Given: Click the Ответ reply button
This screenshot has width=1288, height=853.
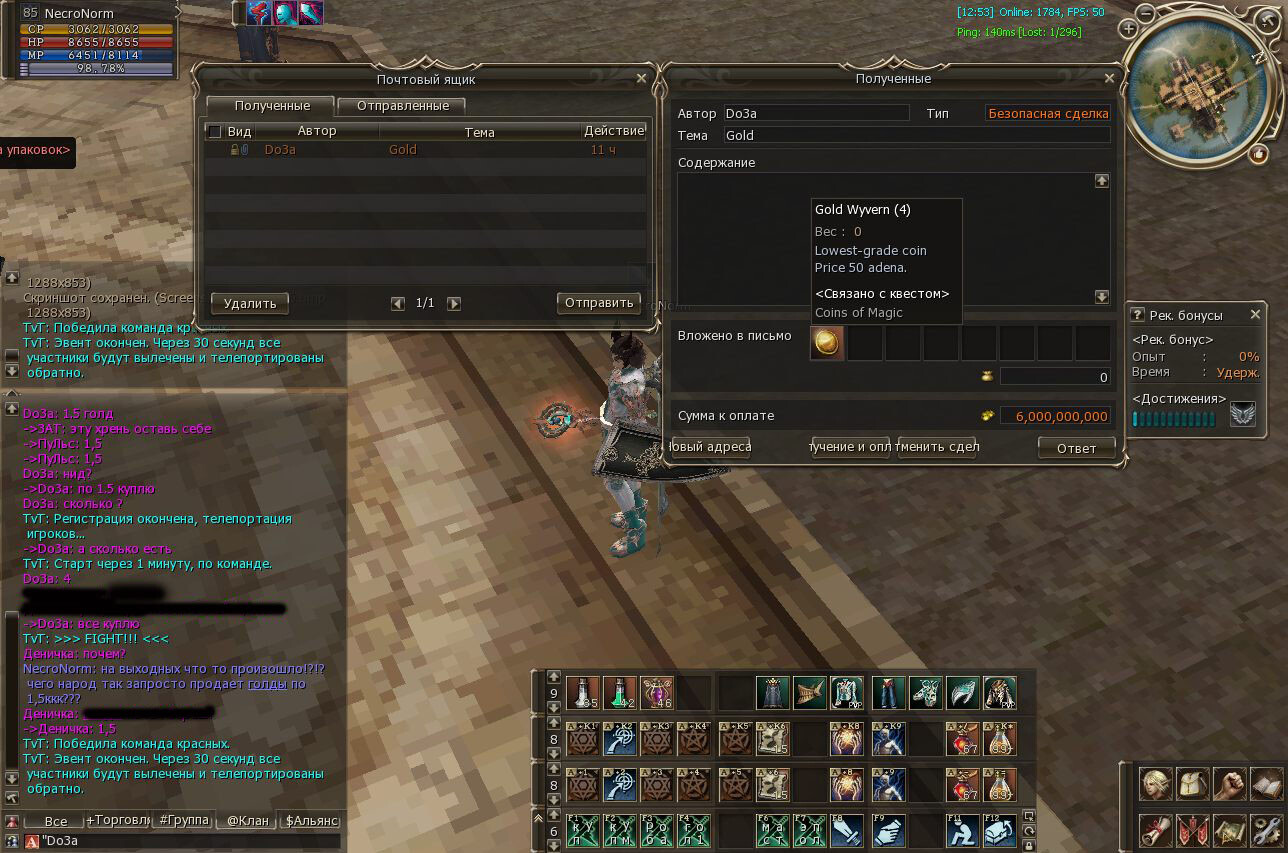Looking at the screenshot, I should (1076, 449).
